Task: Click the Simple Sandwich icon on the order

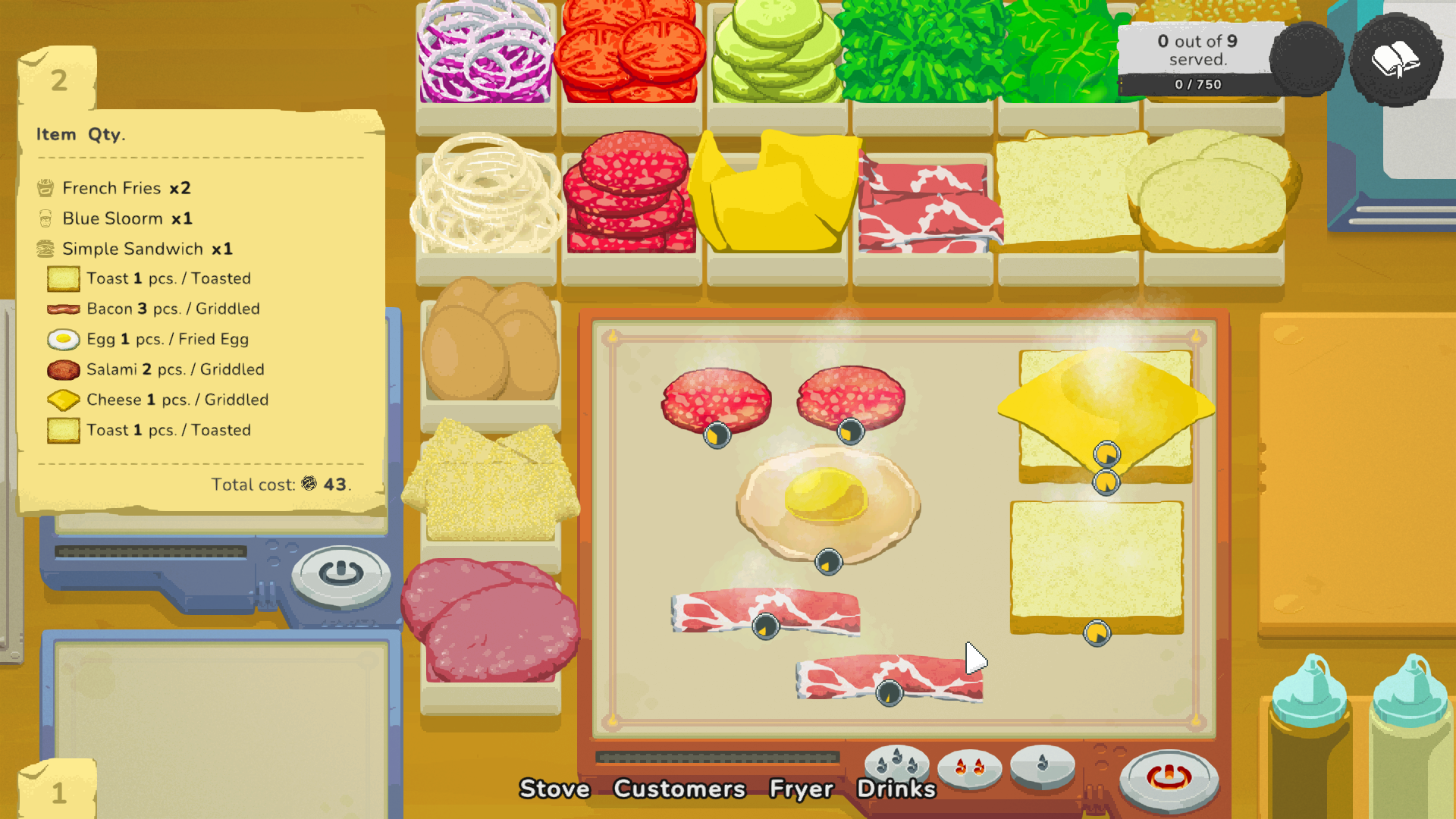Action: coord(46,249)
